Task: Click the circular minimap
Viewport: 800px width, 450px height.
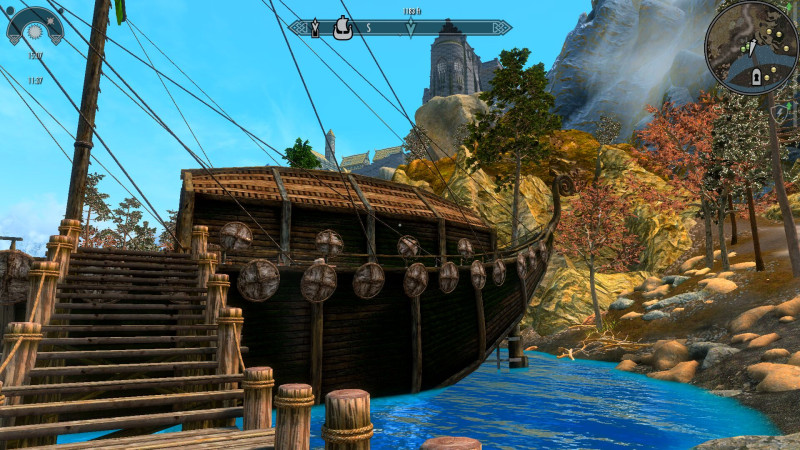Action: point(750,48)
